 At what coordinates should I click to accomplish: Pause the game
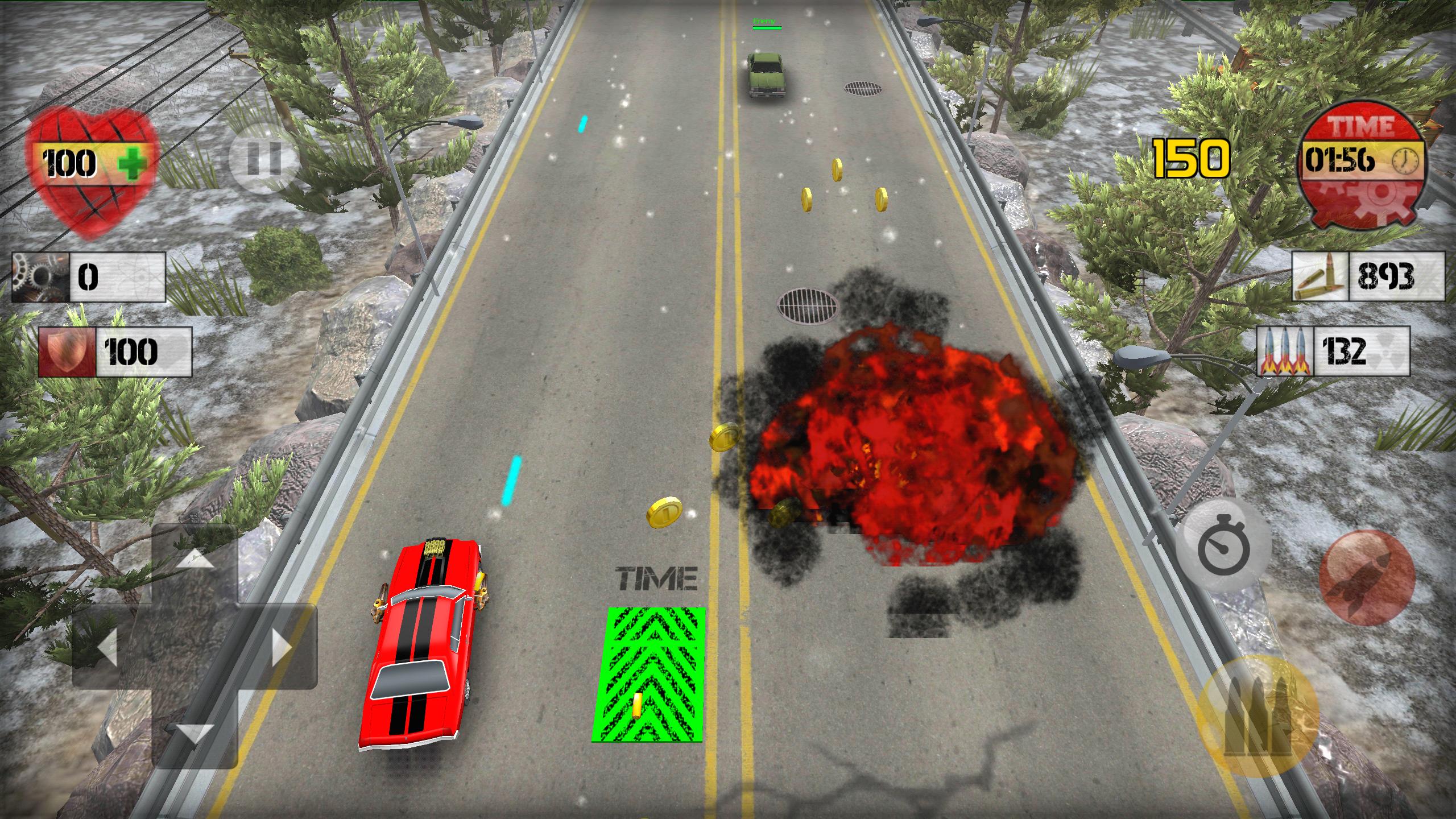point(264,159)
